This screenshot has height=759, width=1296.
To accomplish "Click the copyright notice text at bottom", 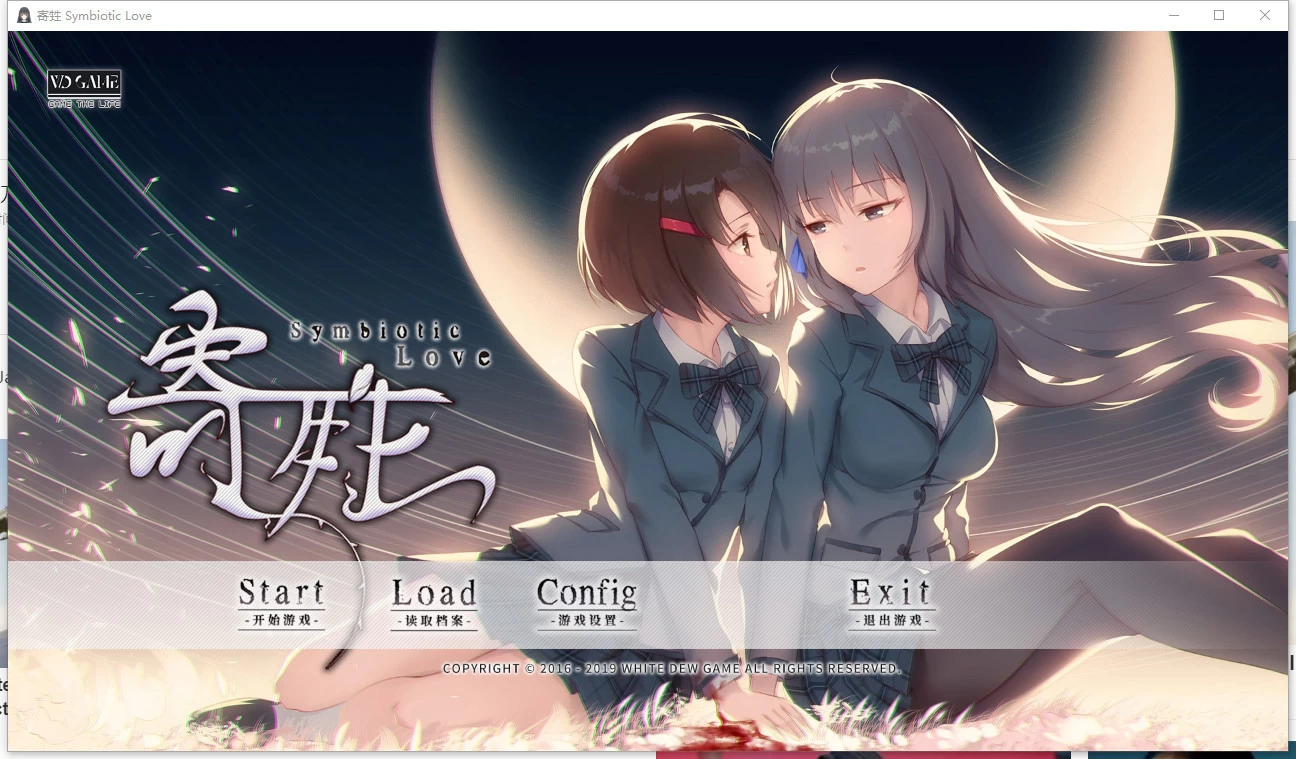I will [x=672, y=668].
